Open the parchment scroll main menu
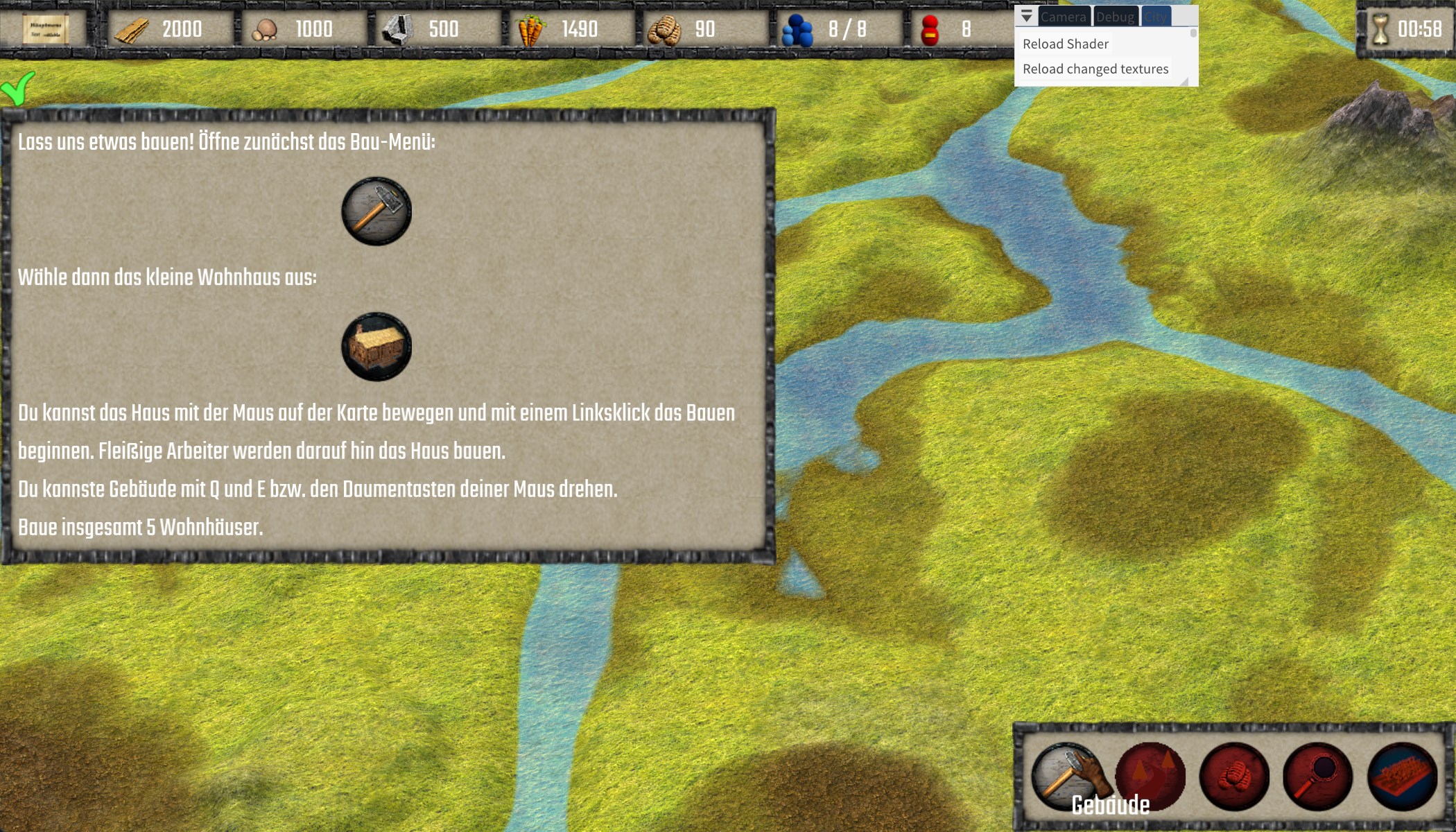Viewport: 1456px width, 832px height. (46, 29)
